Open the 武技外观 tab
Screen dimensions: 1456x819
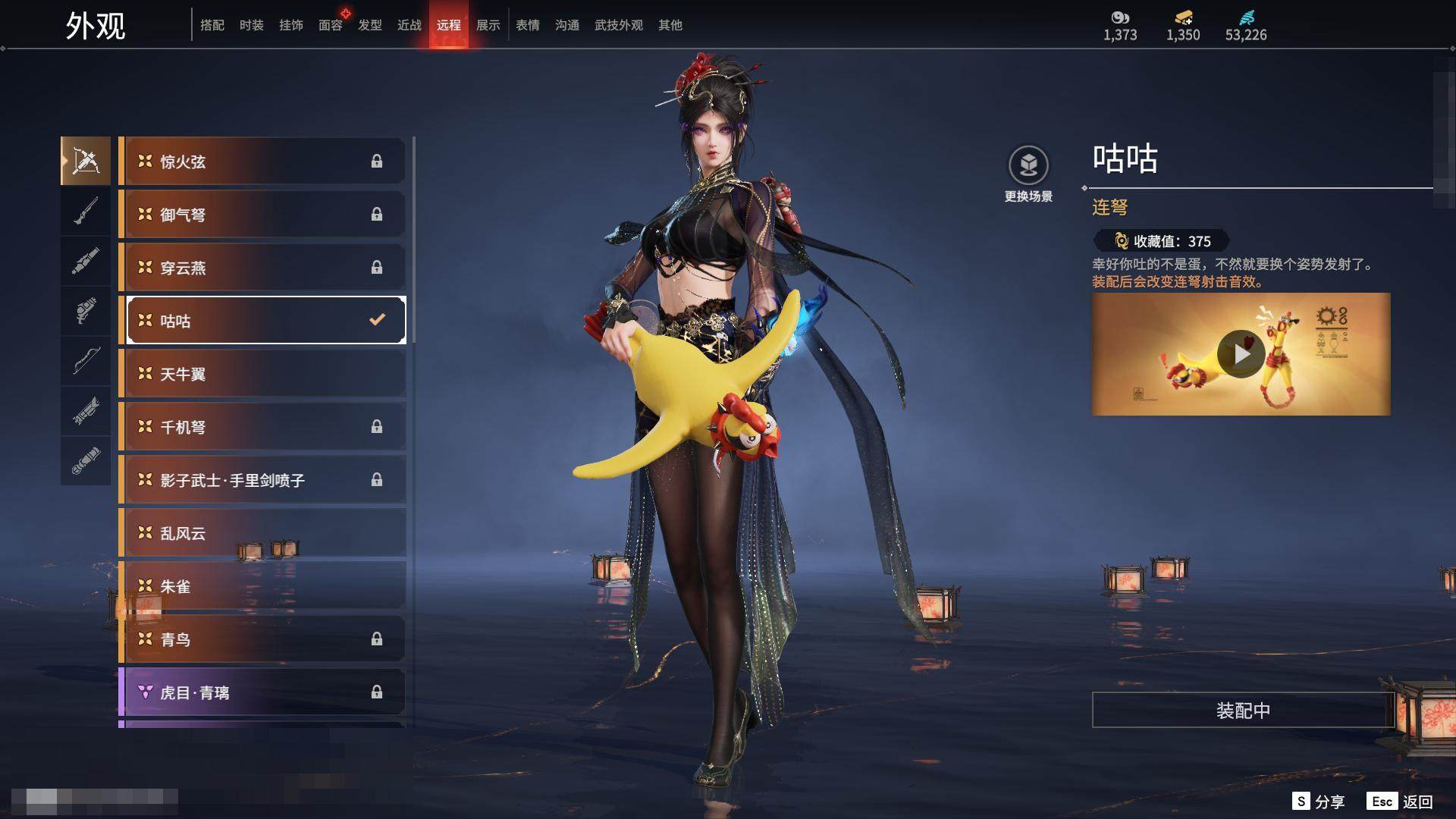618,25
